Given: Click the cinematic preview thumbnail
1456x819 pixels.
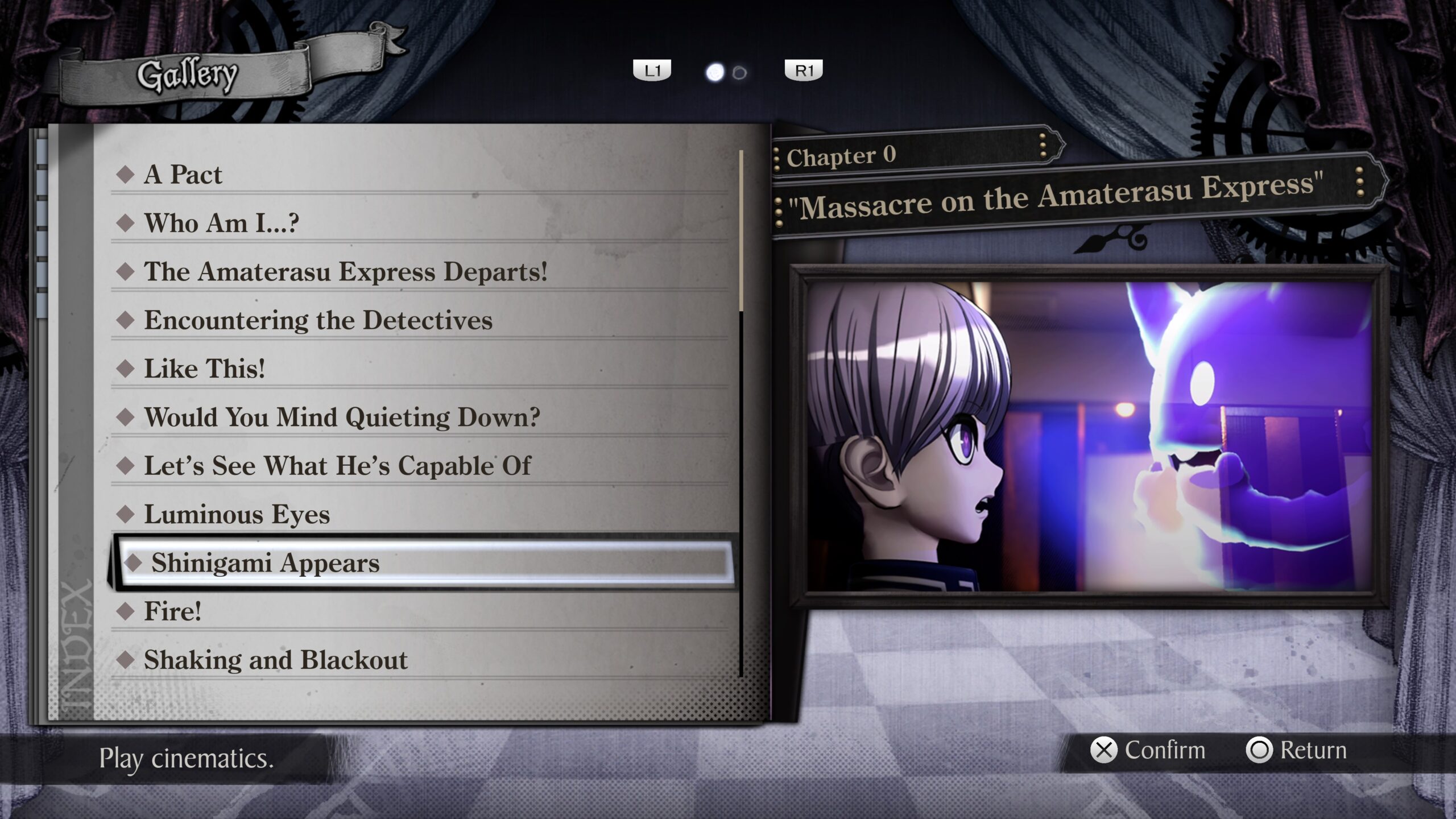Looking at the screenshot, I should click(1089, 437).
